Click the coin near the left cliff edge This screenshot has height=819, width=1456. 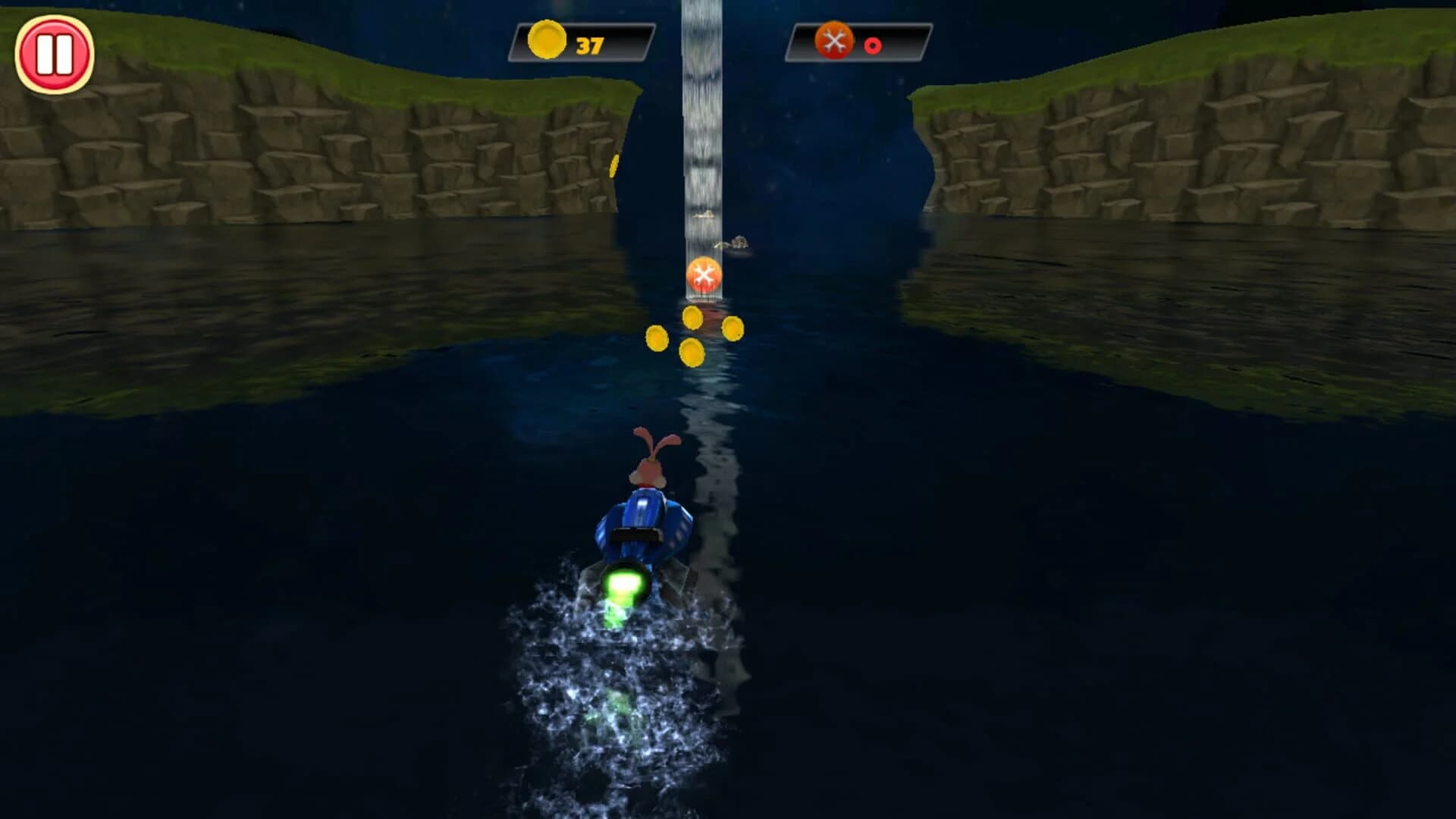click(612, 165)
